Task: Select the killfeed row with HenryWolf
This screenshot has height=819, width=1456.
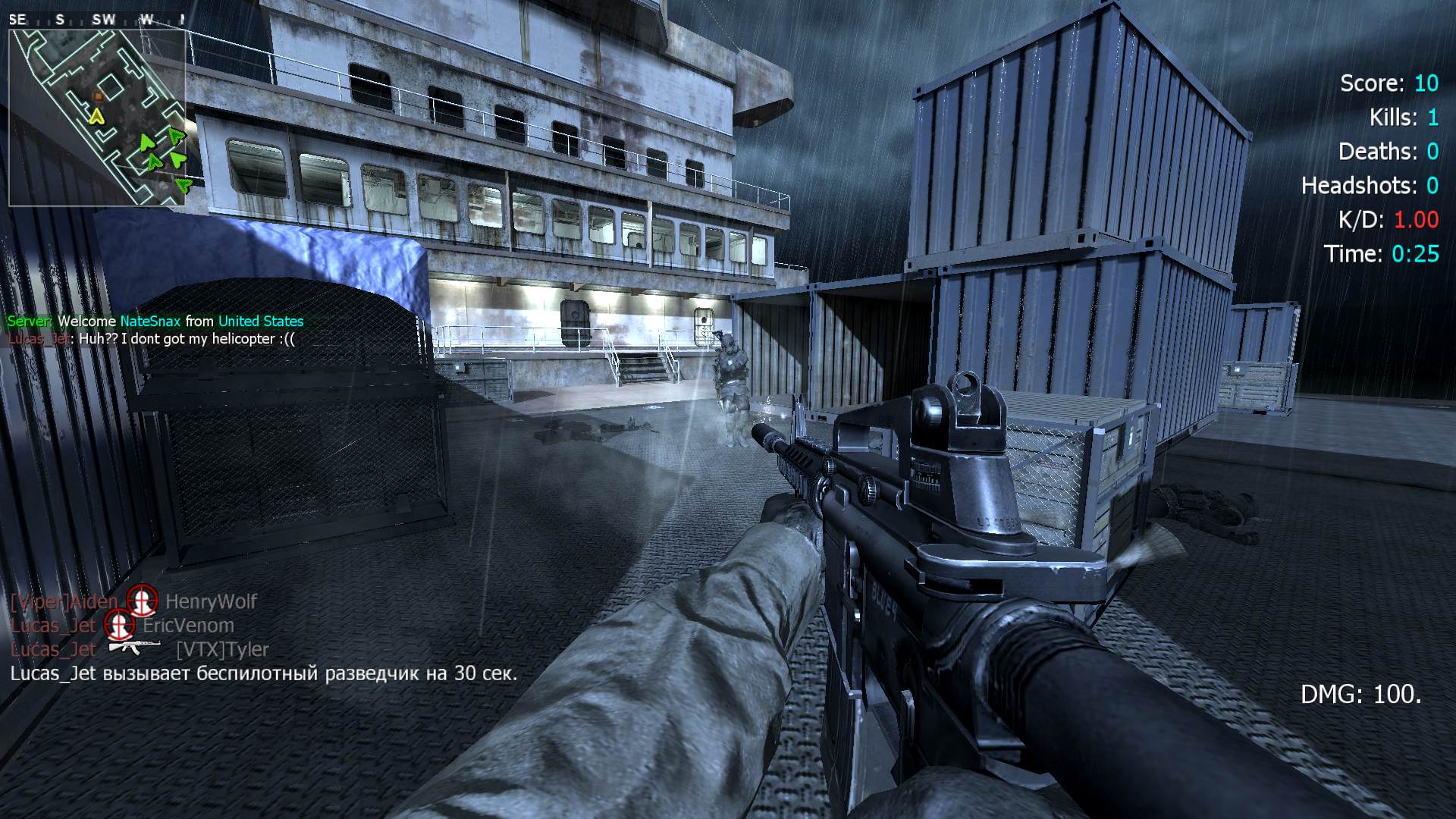Action: coord(133,601)
